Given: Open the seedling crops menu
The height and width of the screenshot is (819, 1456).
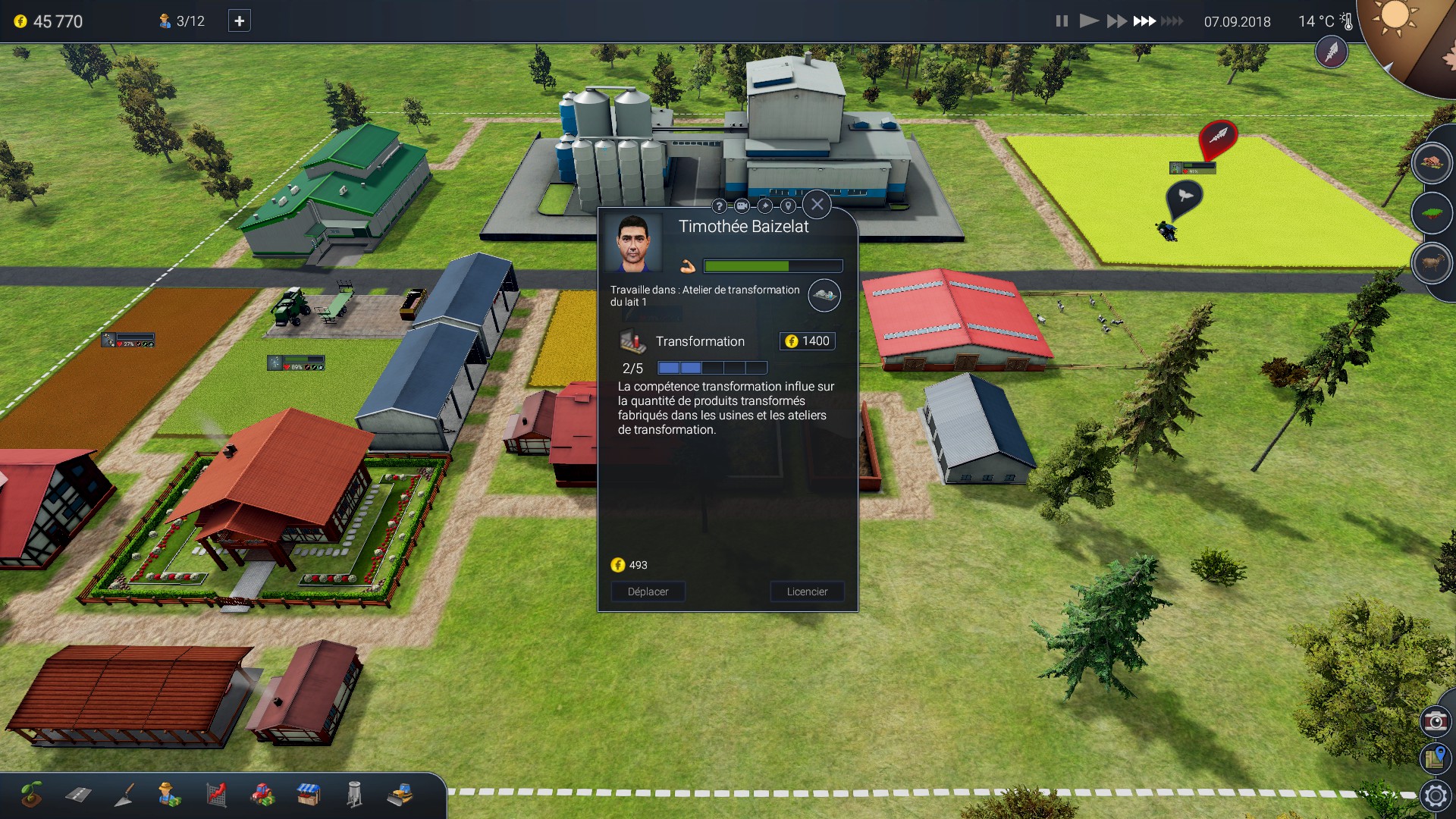Looking at the screenshot, I should pyautogui.click(x=32, y=795).
